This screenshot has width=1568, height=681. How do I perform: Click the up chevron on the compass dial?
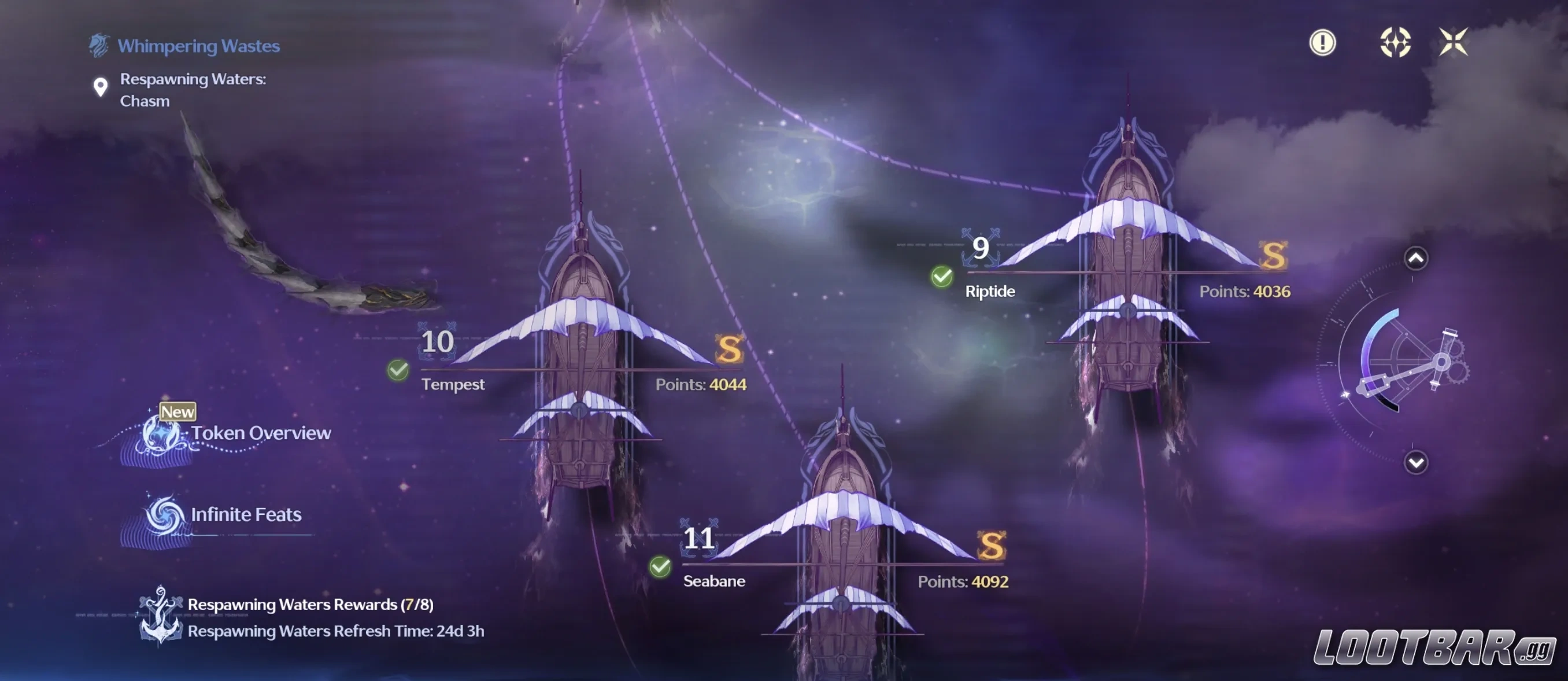(1415, 258)
